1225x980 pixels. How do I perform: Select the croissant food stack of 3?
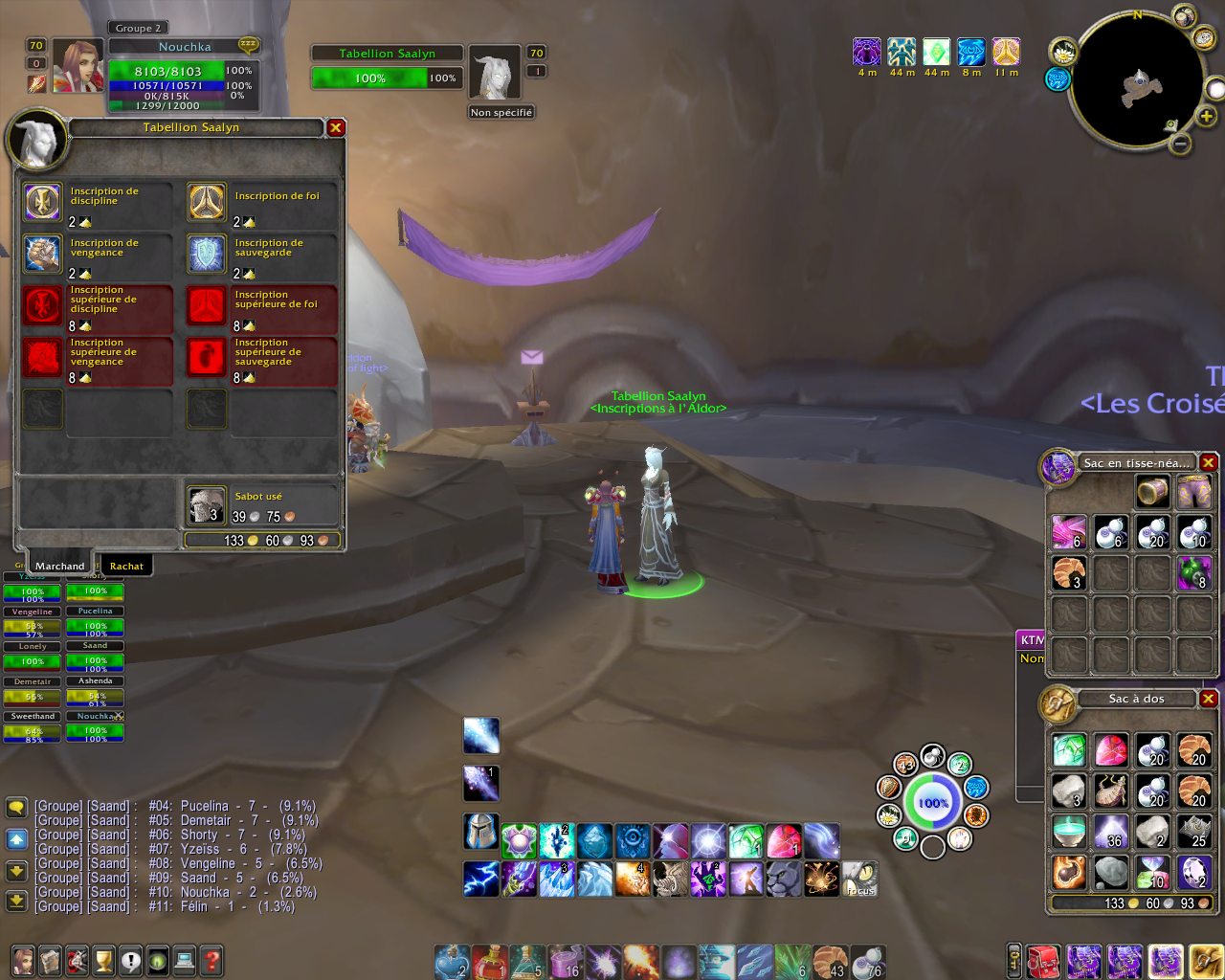[x=1068, y=572]
